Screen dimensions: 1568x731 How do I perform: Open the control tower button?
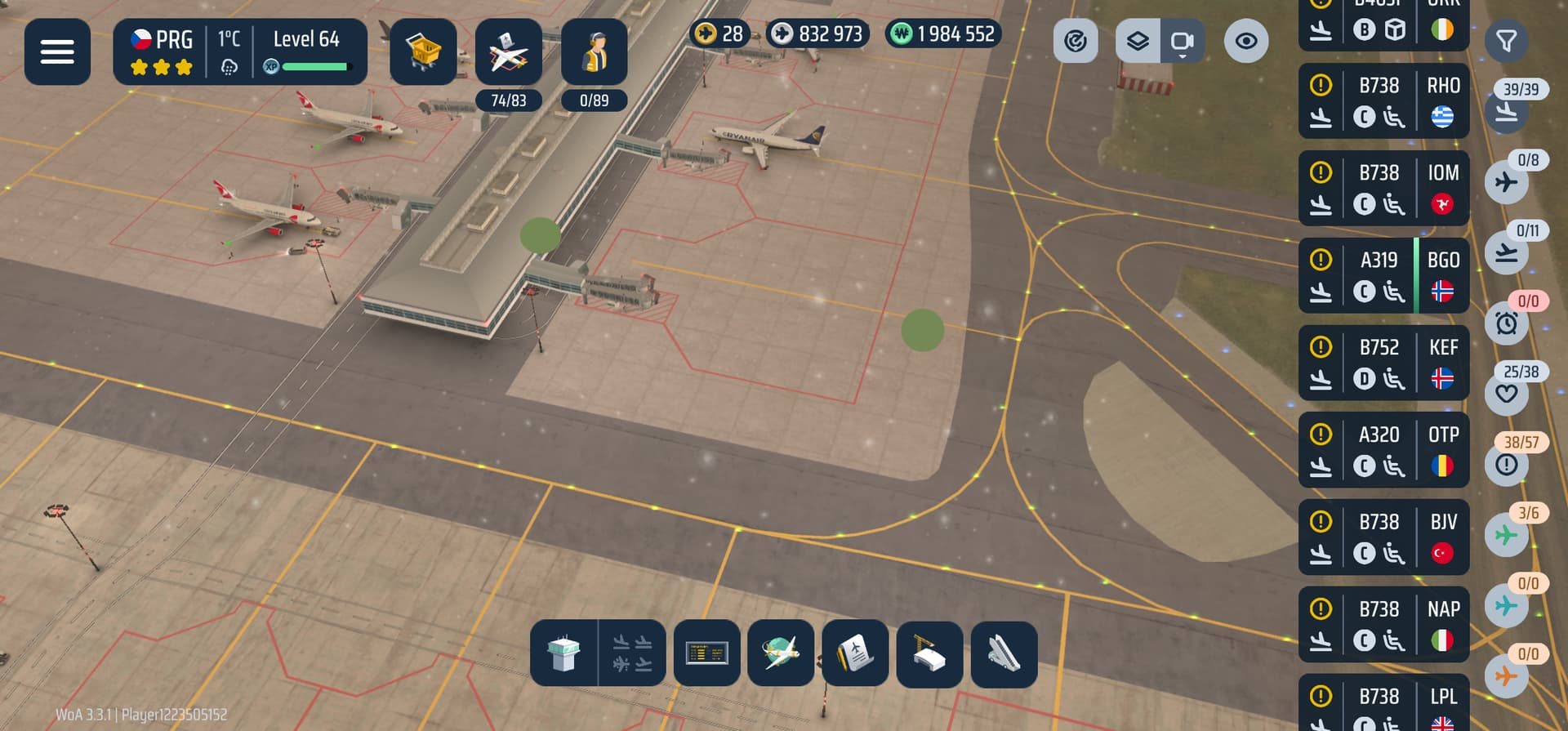click(x=563, y=653)
